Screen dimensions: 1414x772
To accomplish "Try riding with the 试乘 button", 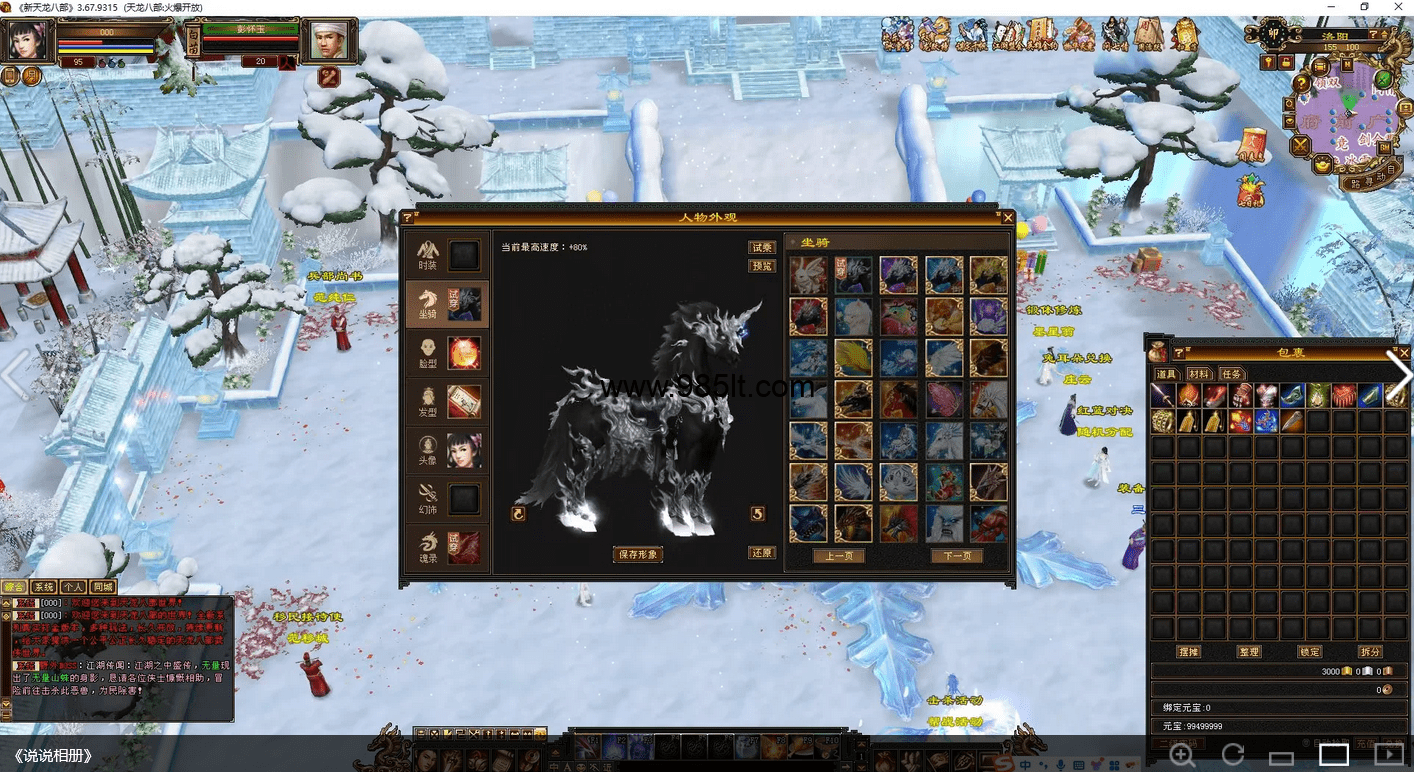I will 762,247.
